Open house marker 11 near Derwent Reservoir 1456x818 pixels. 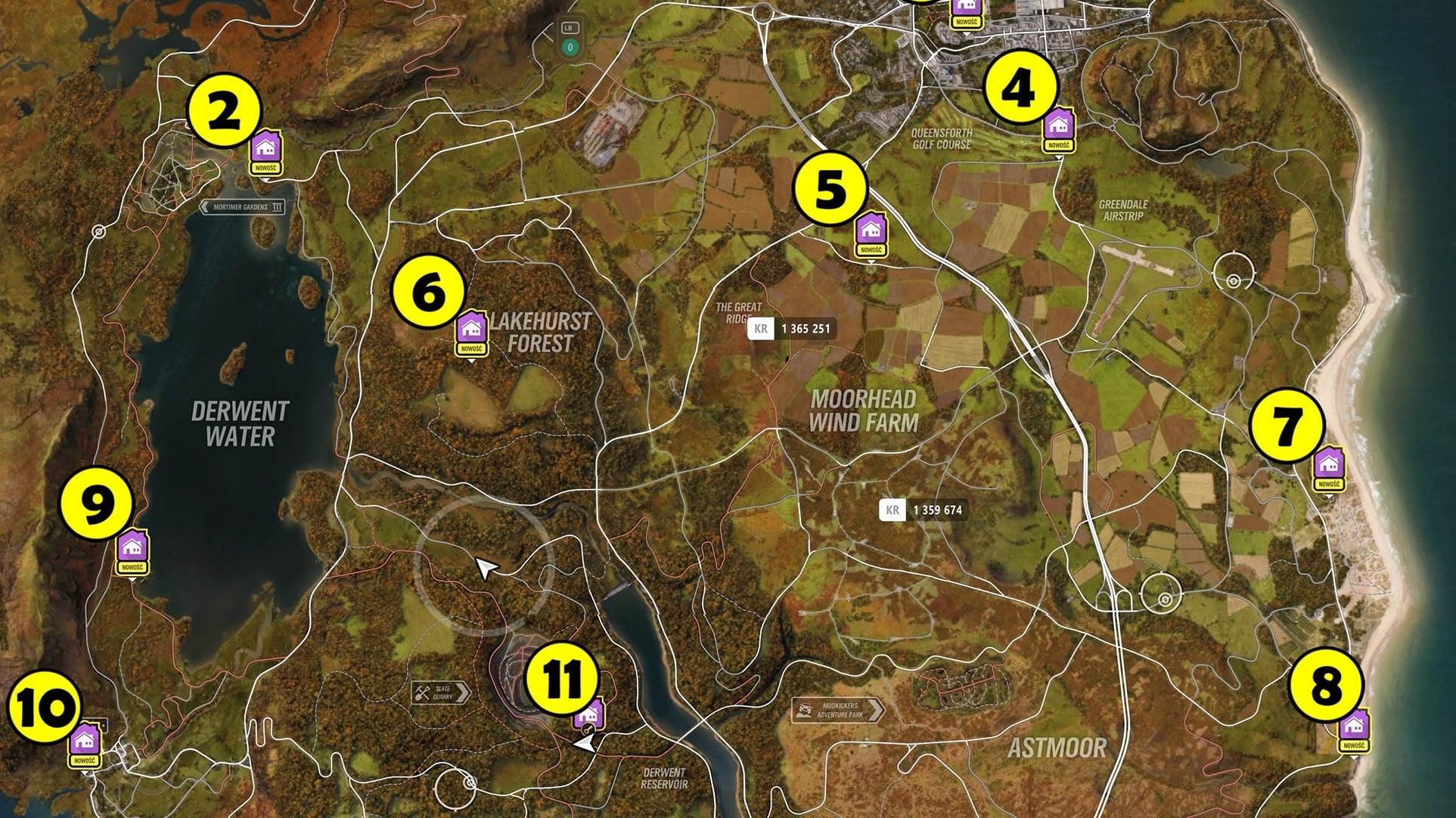[x=588, y=712]
